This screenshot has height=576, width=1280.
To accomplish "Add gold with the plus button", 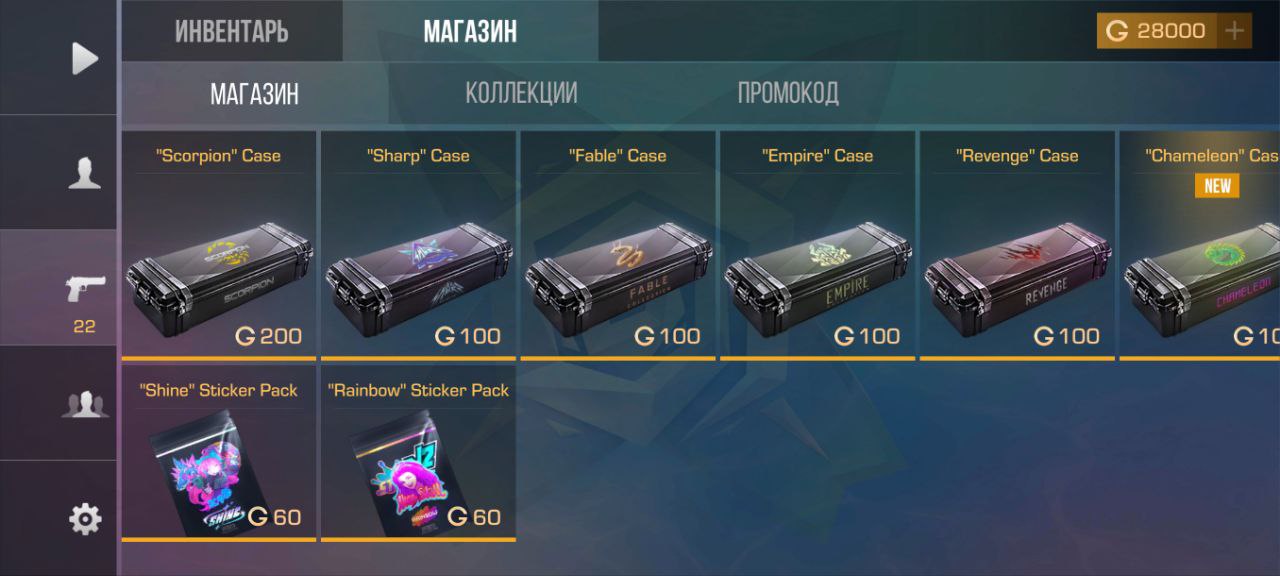I will tap(1235, 31).
